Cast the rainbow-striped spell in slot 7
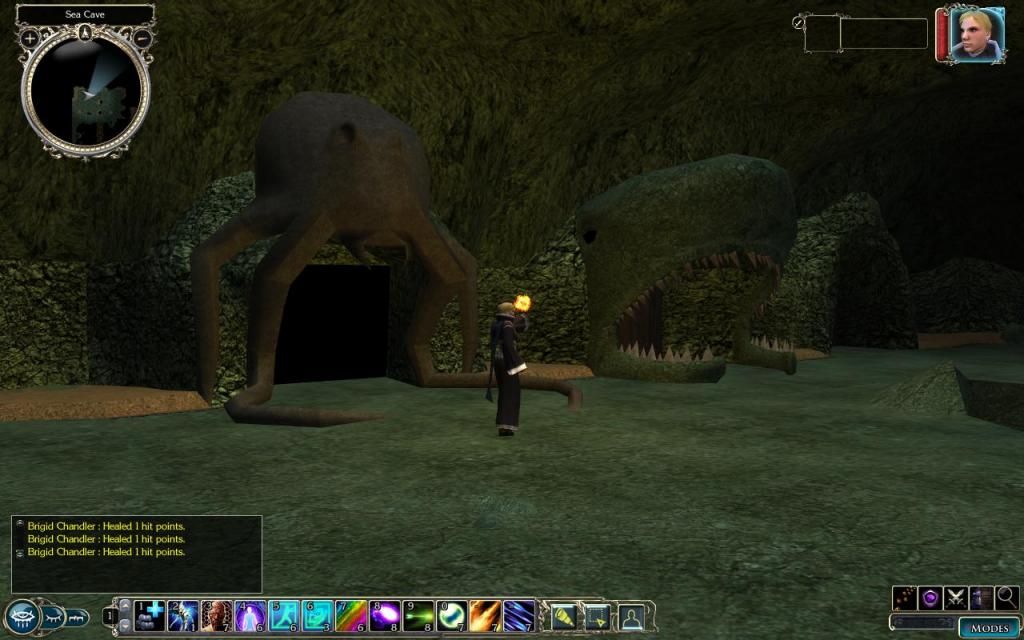This screenshot has height=640, width=1024. (x=350, y=615)
